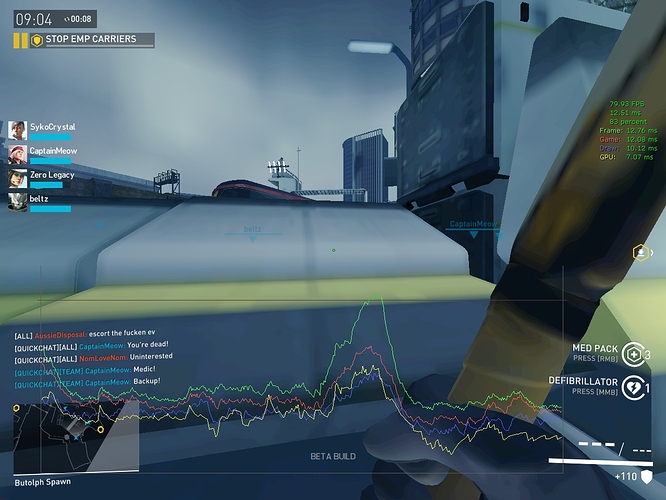Activate the Med Pack ability icon
Image resolution: width=666 pixels, height=500 pixels.
[x=632, y=353]
